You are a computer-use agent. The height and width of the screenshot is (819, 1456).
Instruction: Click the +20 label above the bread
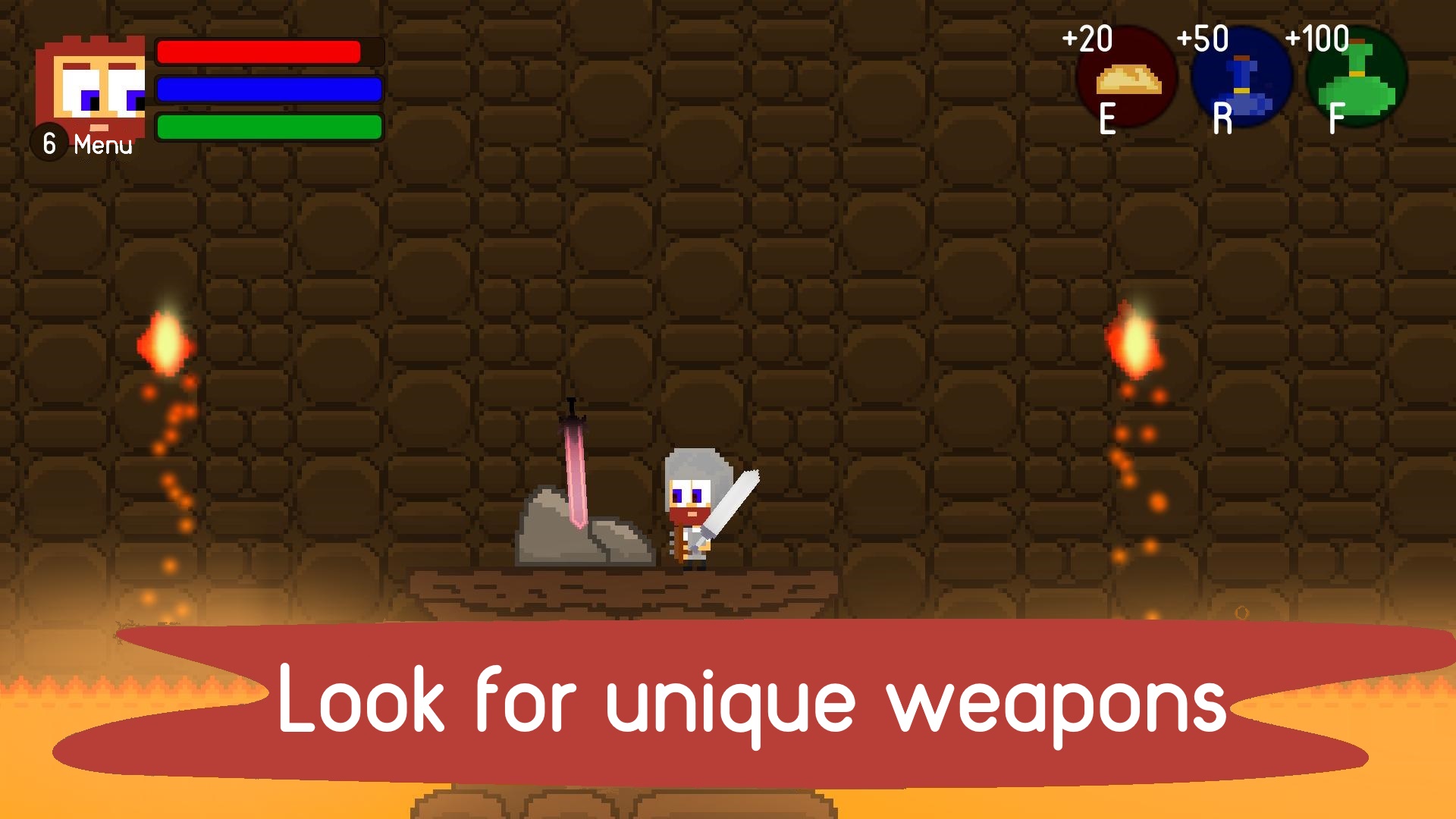[1090, 36]
